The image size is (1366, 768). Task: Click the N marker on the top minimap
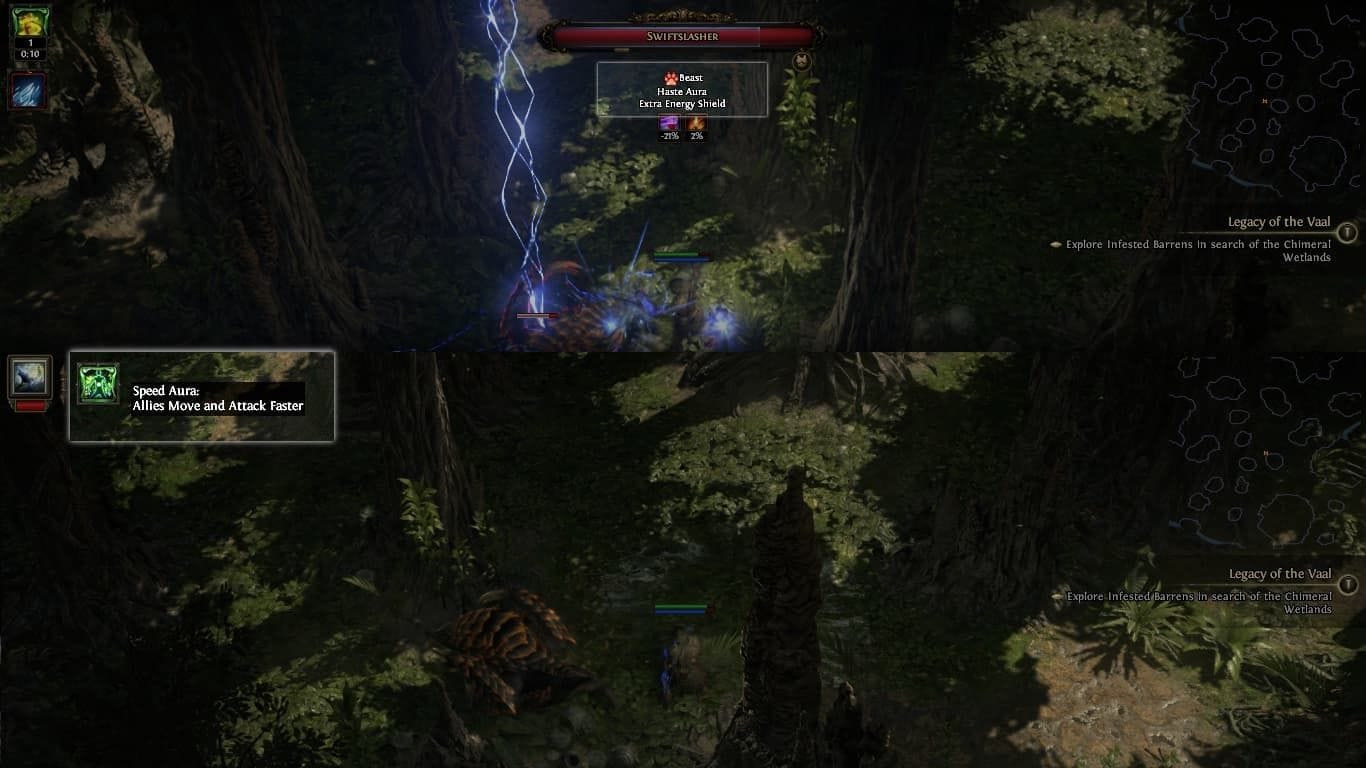(1263, 101)
